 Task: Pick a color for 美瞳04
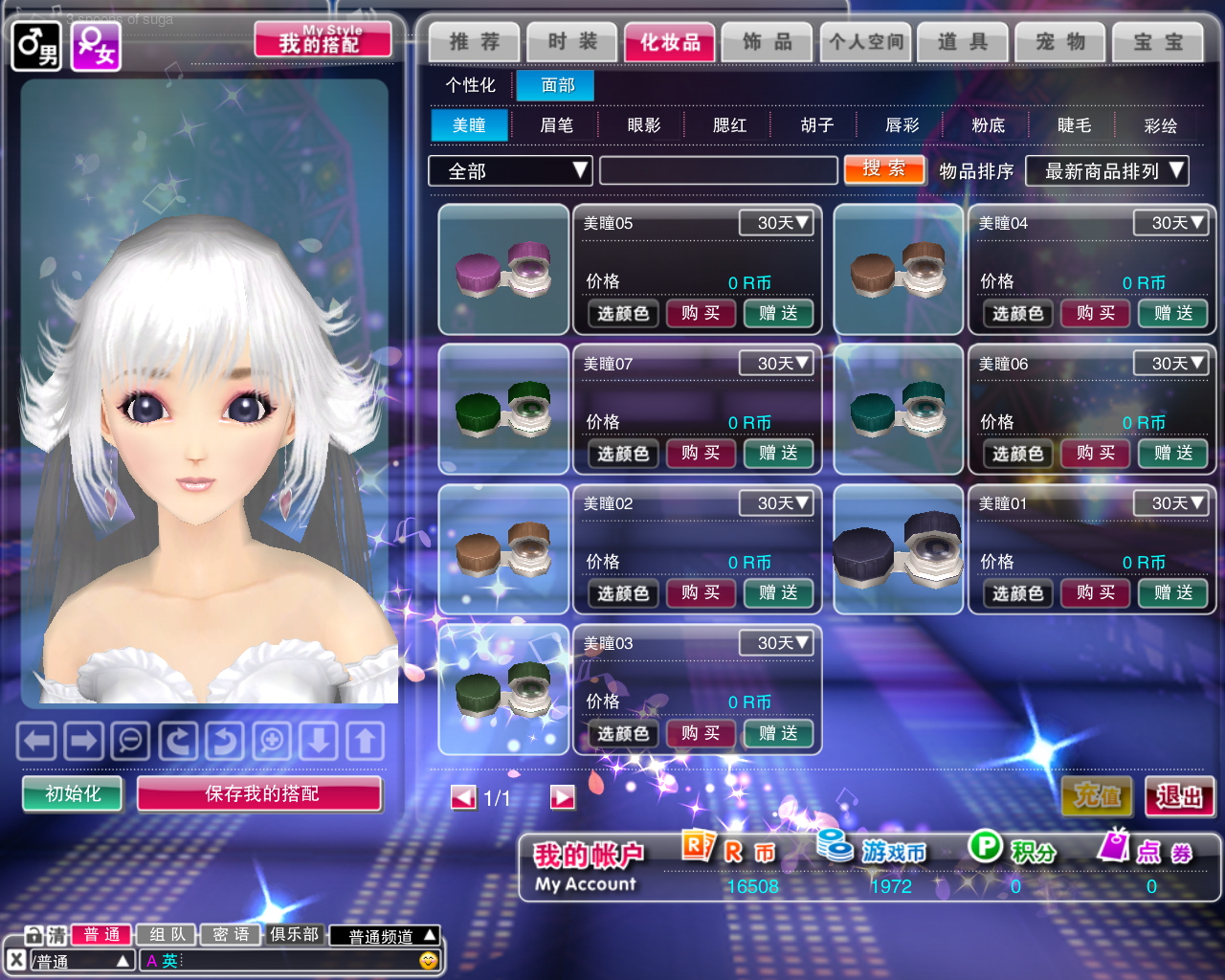[1016, 313]
